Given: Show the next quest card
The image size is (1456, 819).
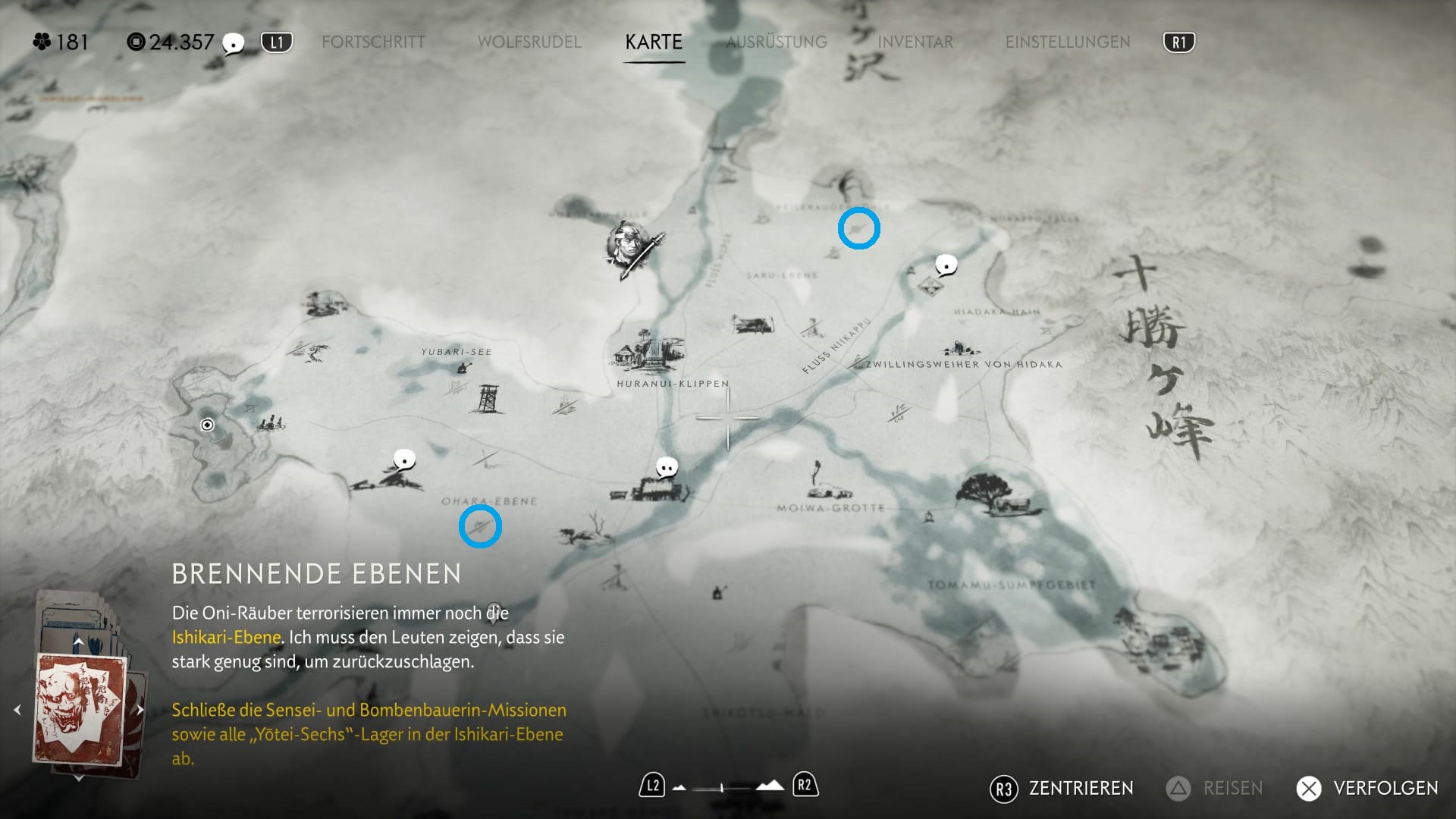Looking at the screenshot, I should pos(140,710).
